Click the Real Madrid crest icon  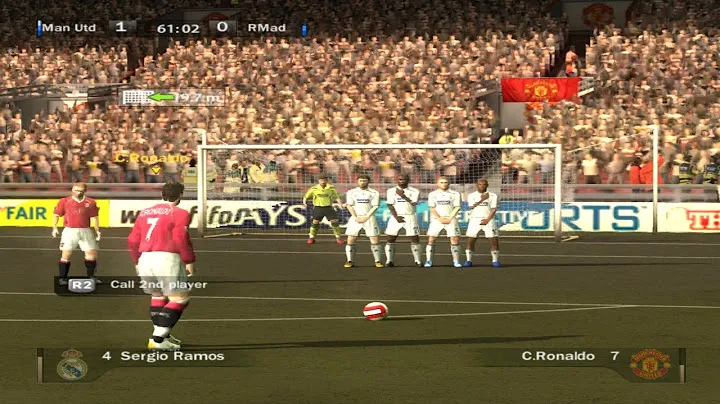click(71, 365)
